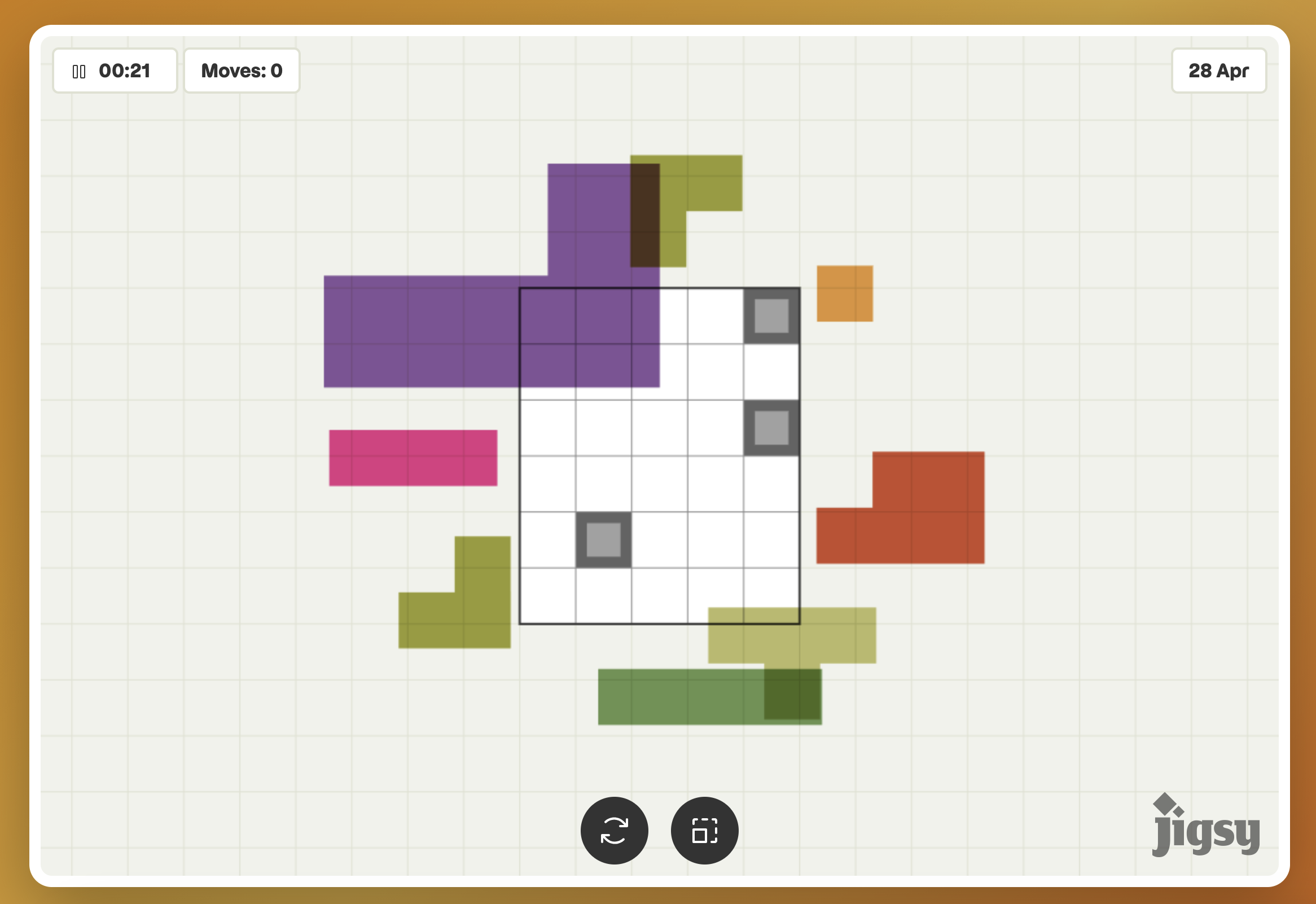This screenshot has width=1316, height=904.
Task: Click the pause icon beside the timer
Action: (x=80, y=70)
